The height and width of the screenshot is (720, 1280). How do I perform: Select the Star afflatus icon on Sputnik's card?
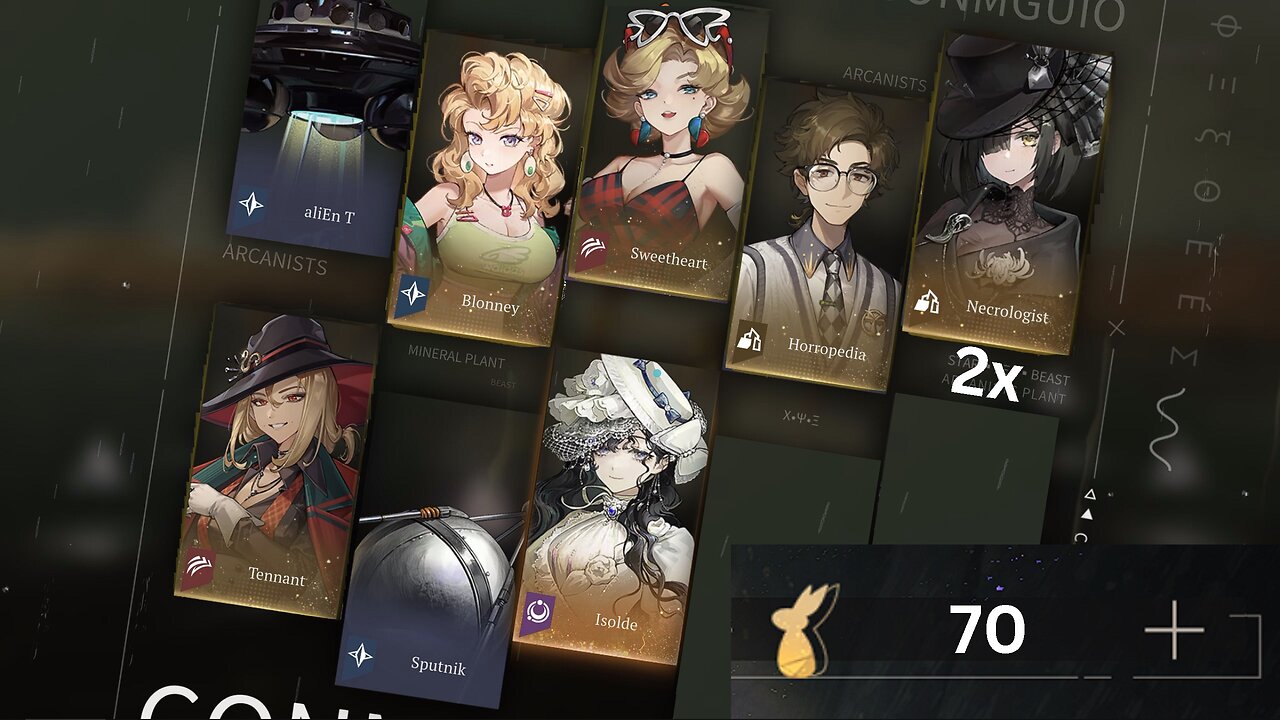pyautogui.click(x=360, y=654)
